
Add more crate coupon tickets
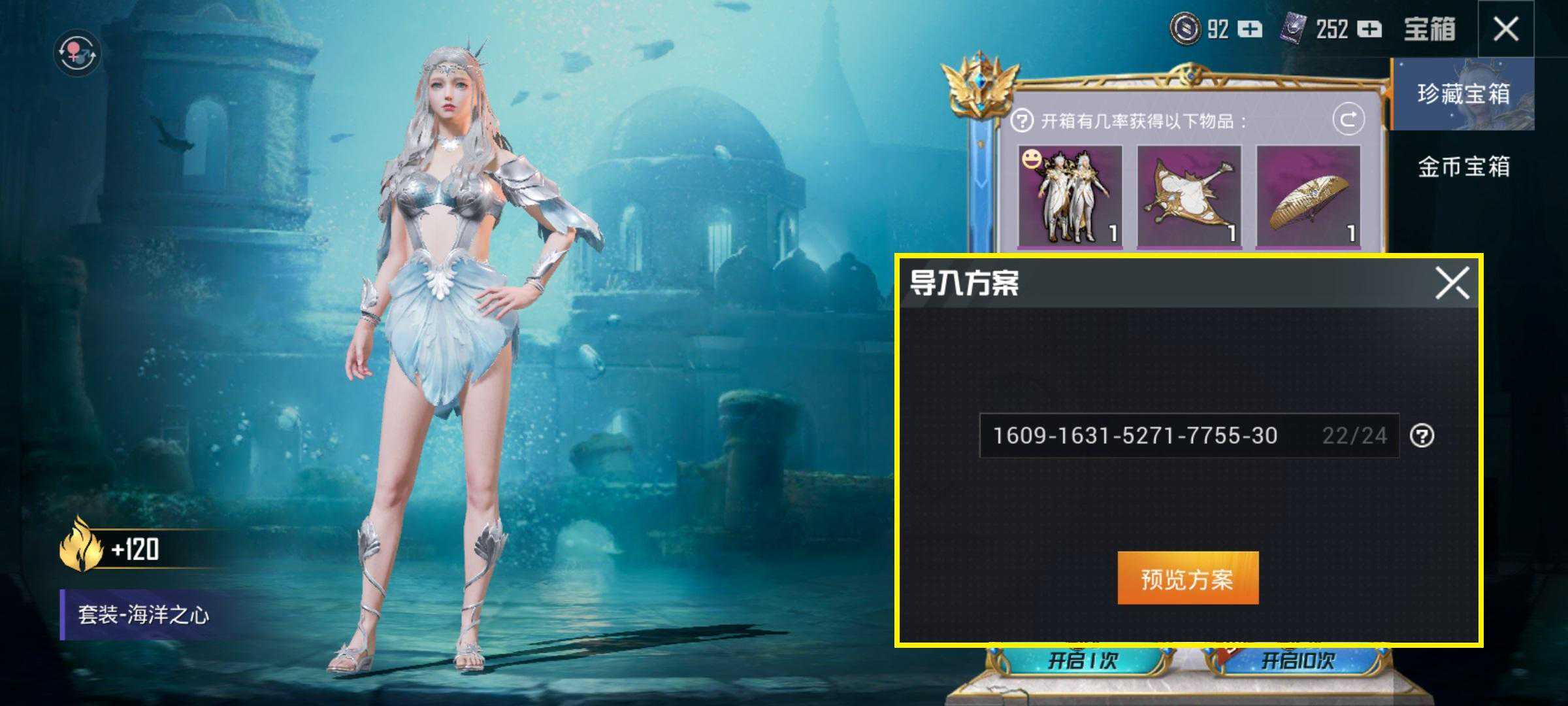1369,29
